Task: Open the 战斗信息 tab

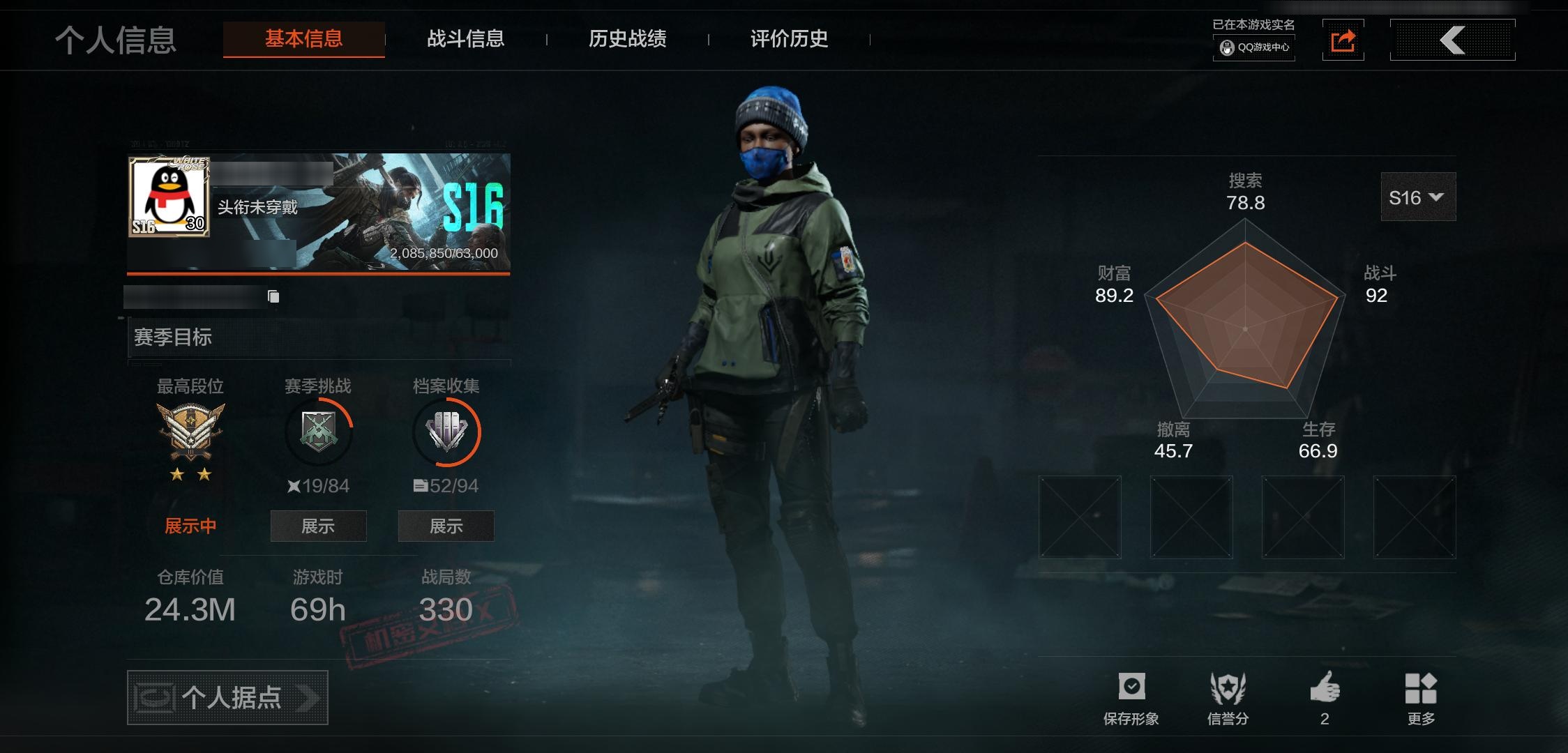Action: click(x=465, y=39)
